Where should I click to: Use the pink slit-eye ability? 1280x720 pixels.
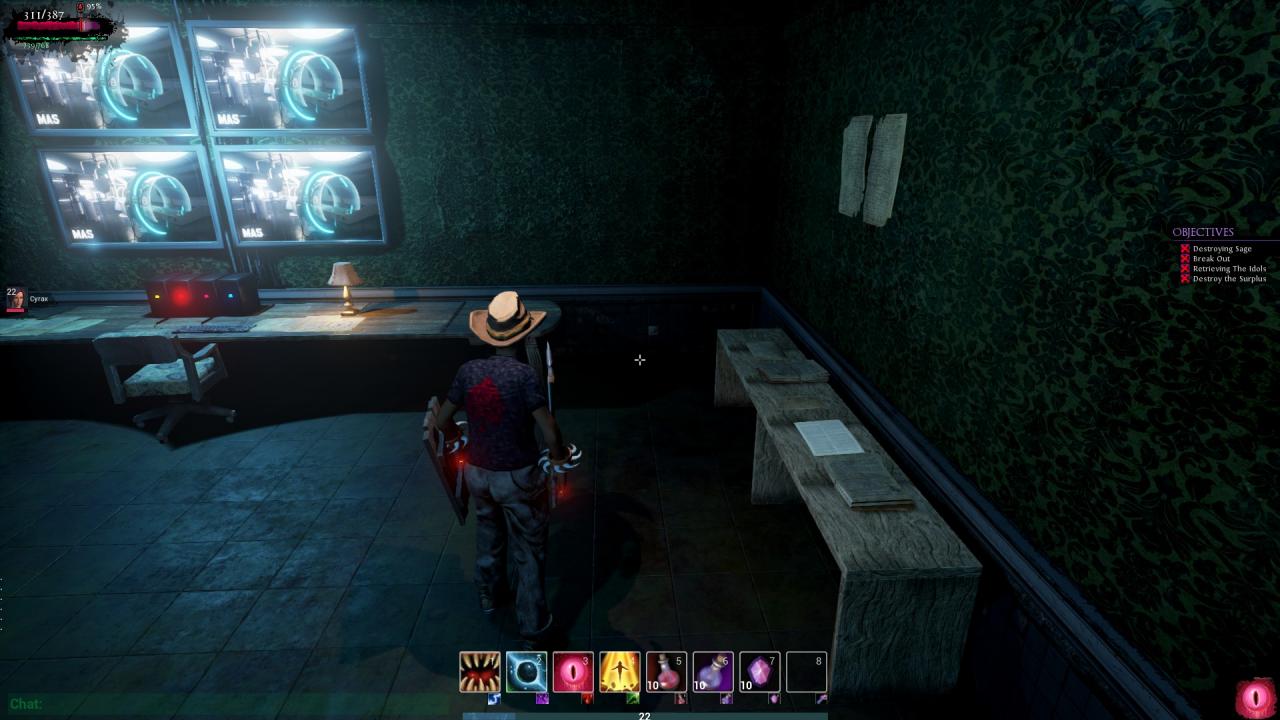[573, 672]
